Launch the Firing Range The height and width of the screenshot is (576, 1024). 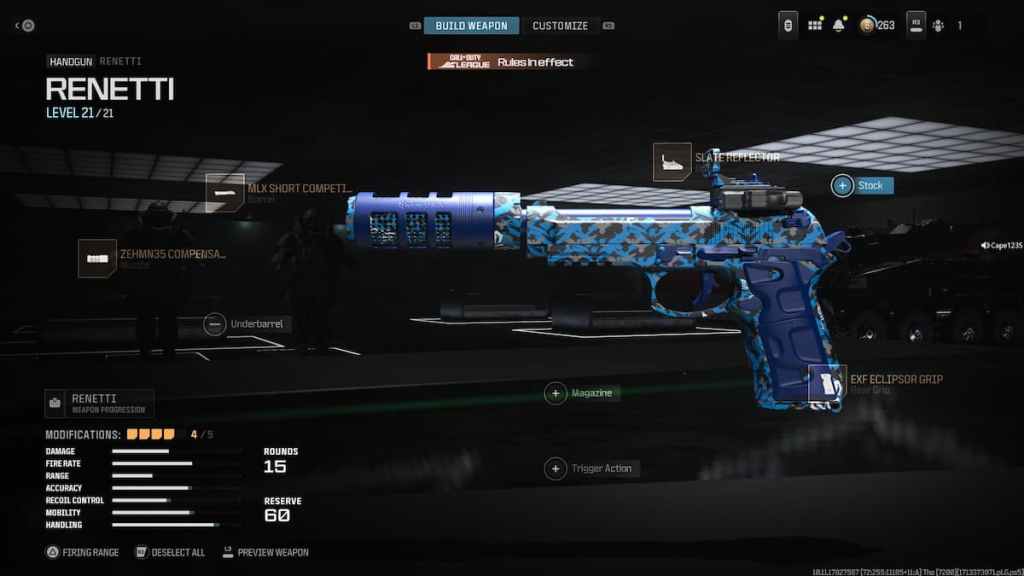82,552
